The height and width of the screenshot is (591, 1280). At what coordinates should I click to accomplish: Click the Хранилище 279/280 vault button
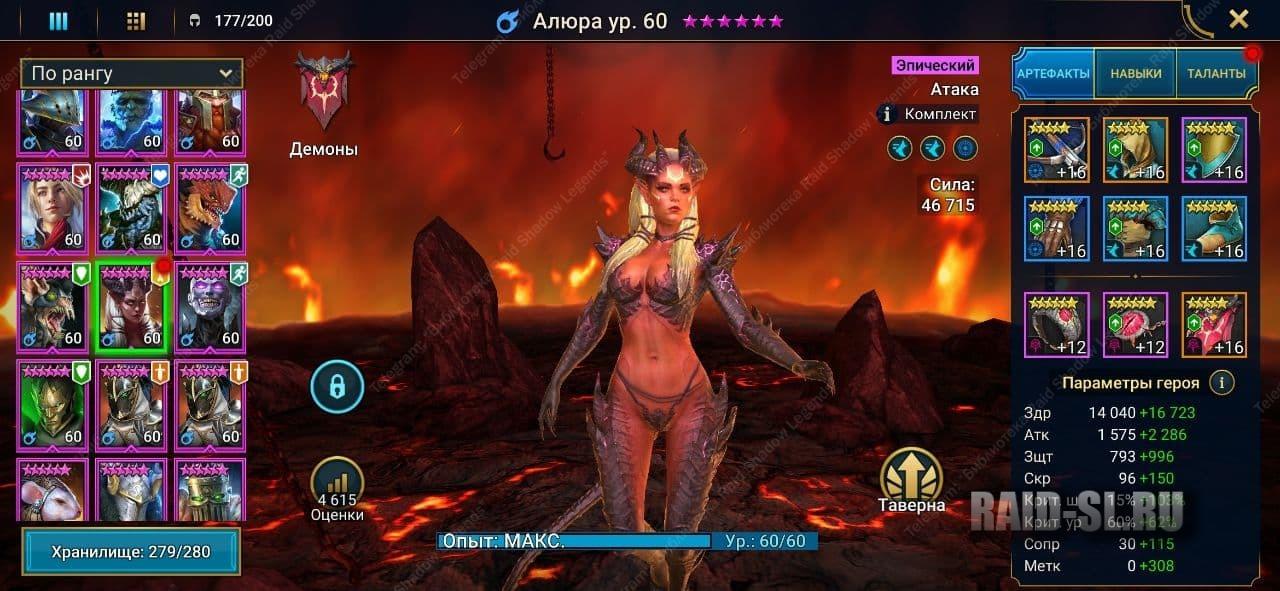pyautogui.click(x=131, y=552)
